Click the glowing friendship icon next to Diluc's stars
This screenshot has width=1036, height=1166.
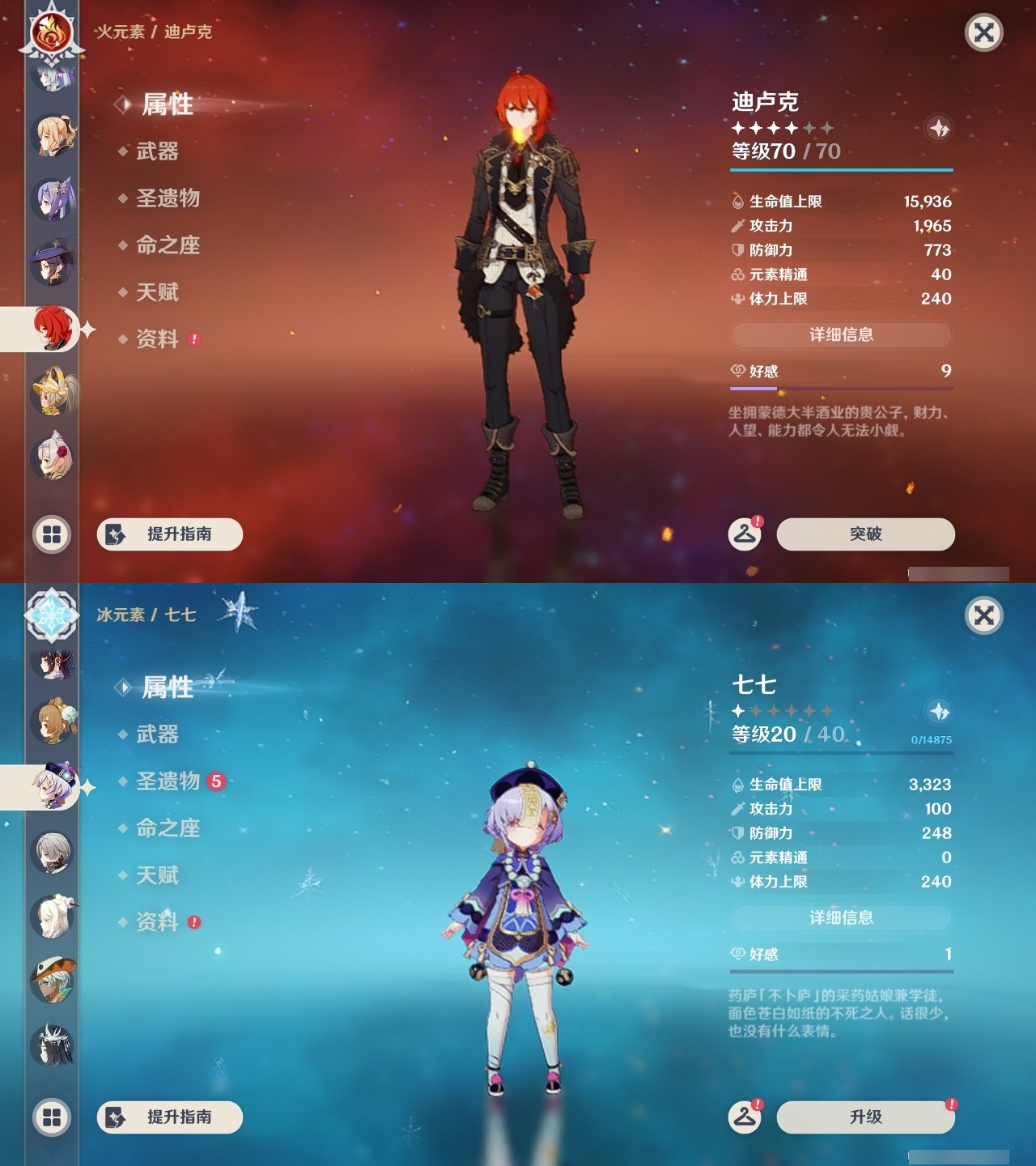tap(938, 127)
